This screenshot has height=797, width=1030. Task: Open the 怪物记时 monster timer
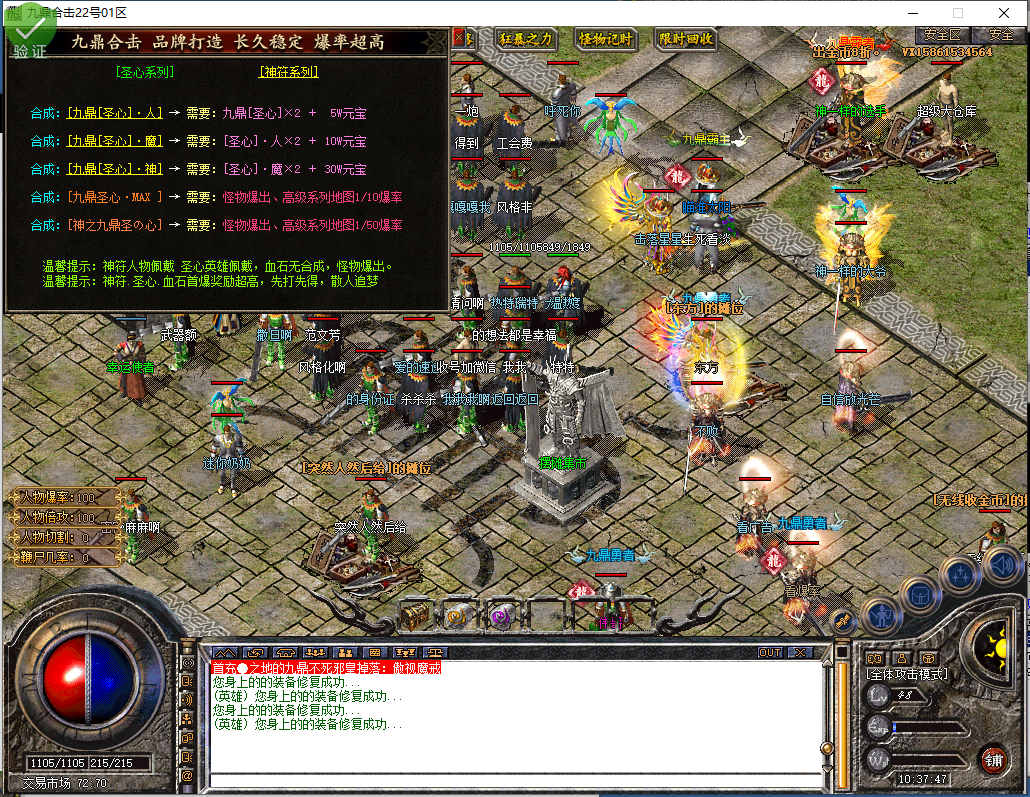(606, 39)
